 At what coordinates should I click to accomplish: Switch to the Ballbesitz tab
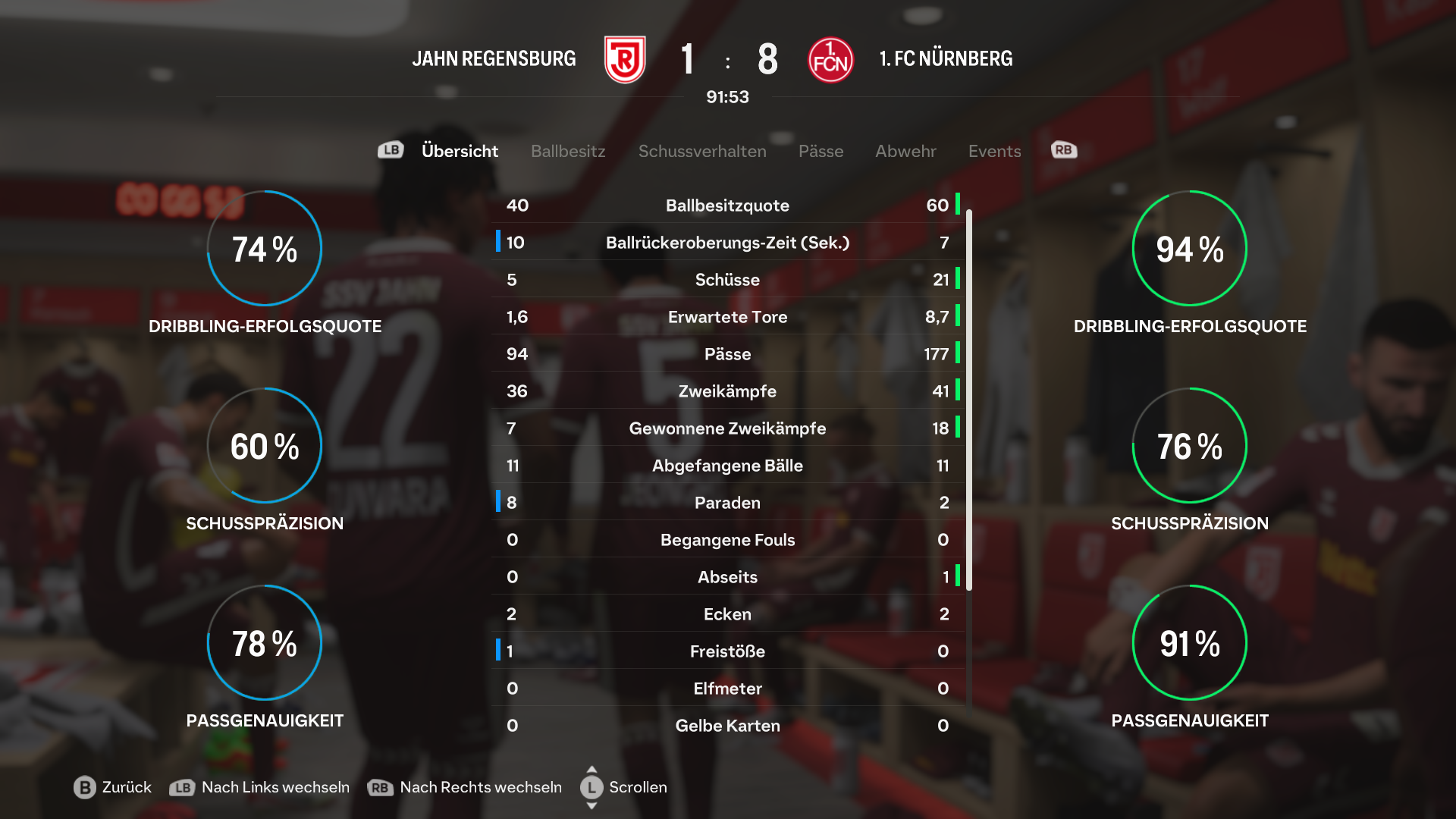[x=568, y=151]
